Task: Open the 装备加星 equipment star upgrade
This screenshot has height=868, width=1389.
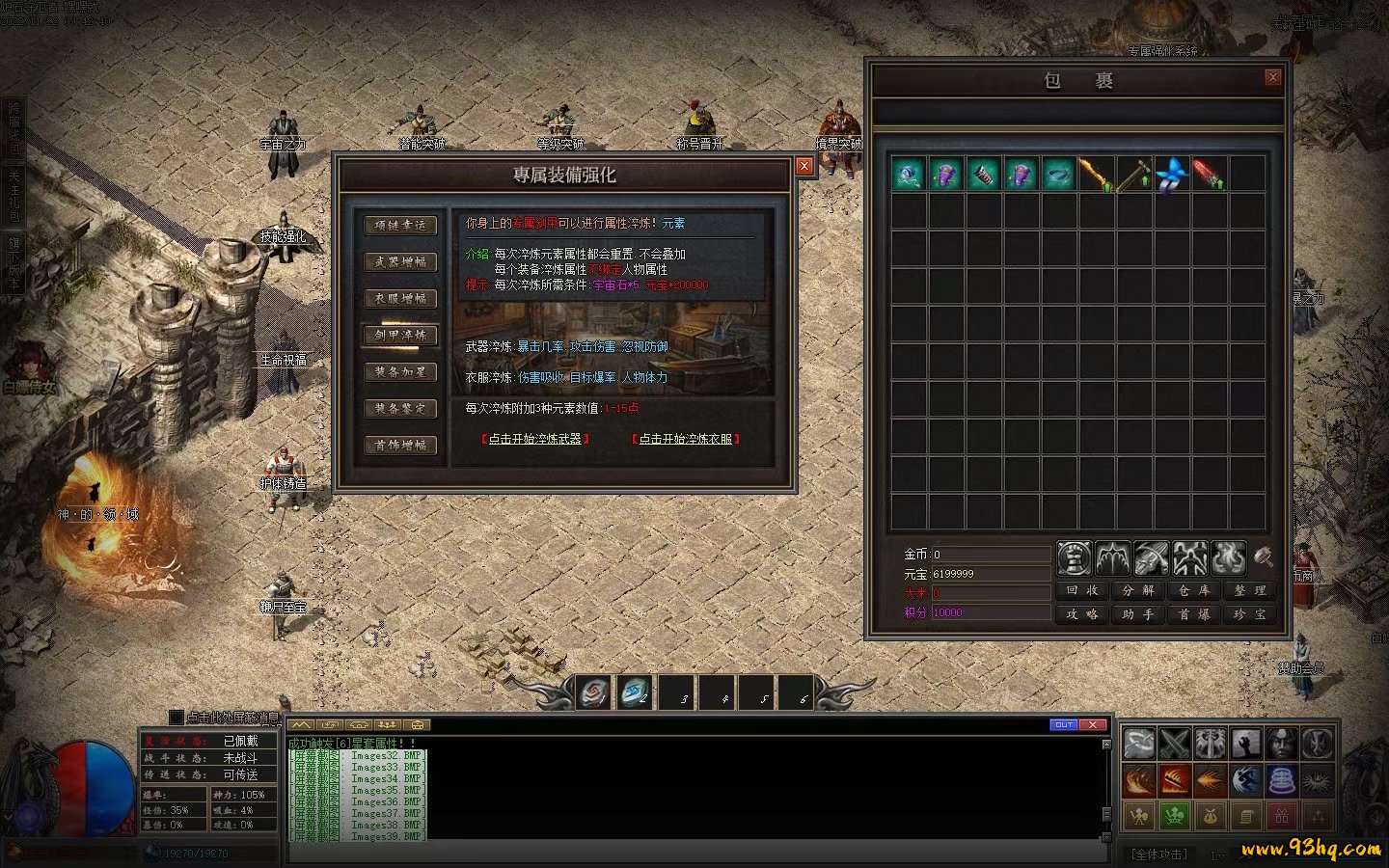Action: (x=400, y=372)
